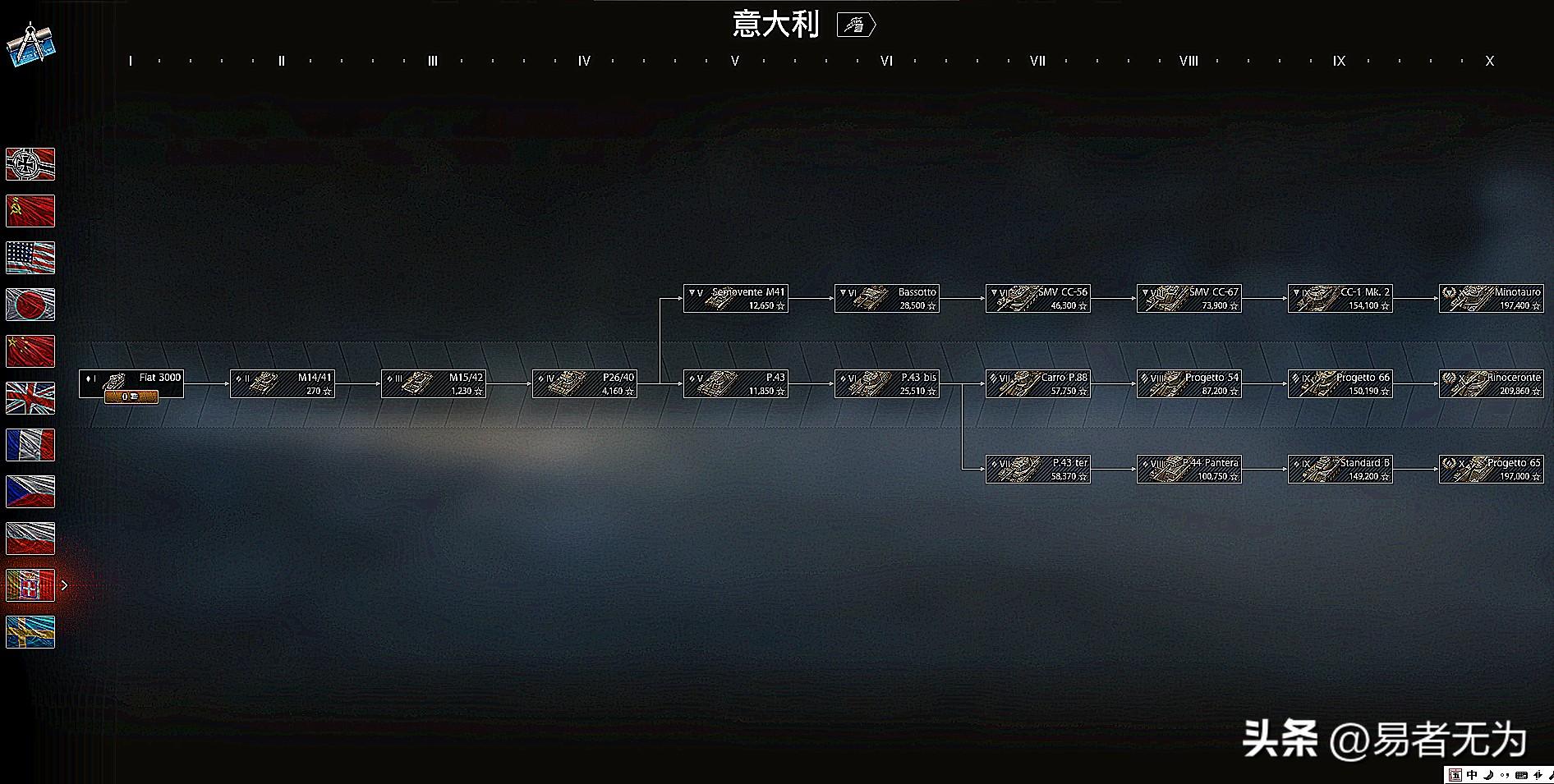Select the SMV CC-67 node
The width and height of the screenshot is (1554, 784).
[x=1189, y=298]
